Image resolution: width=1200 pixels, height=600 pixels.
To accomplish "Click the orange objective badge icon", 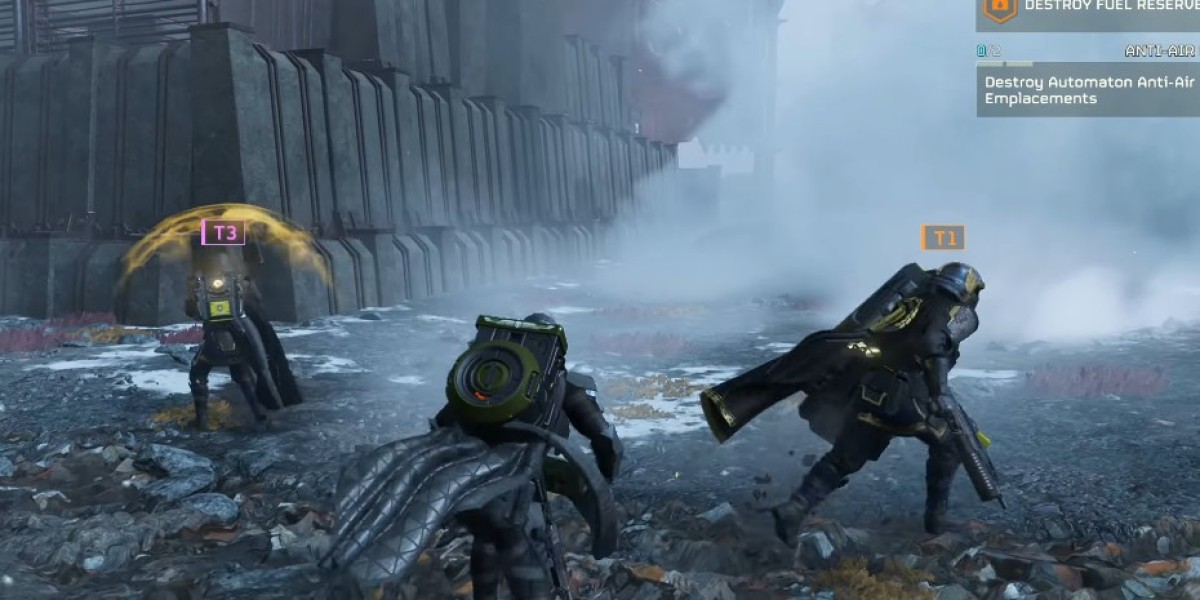I will (x=999, y=8).
